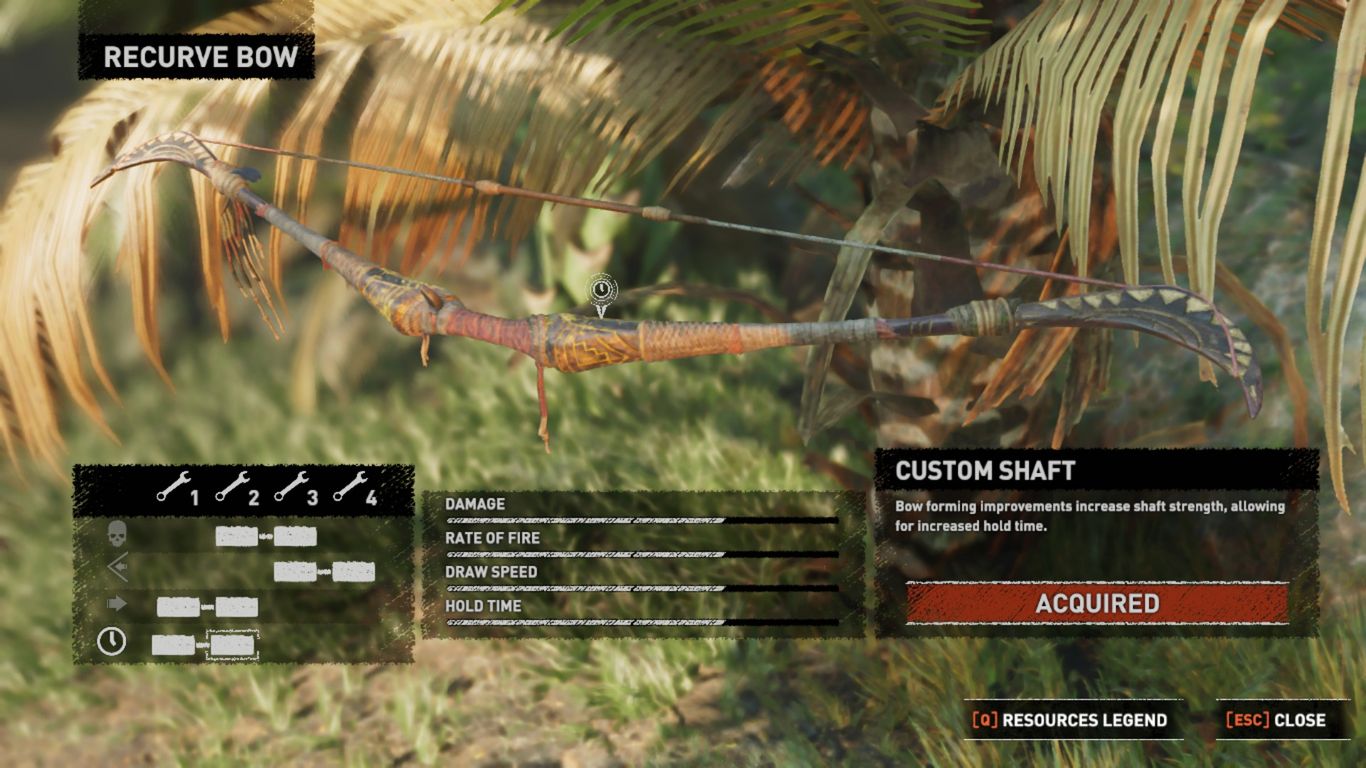Screen dimensions: 1366x768
Task: Pick the level 2 draw speed upgrade
Action: tap(237, 607)
